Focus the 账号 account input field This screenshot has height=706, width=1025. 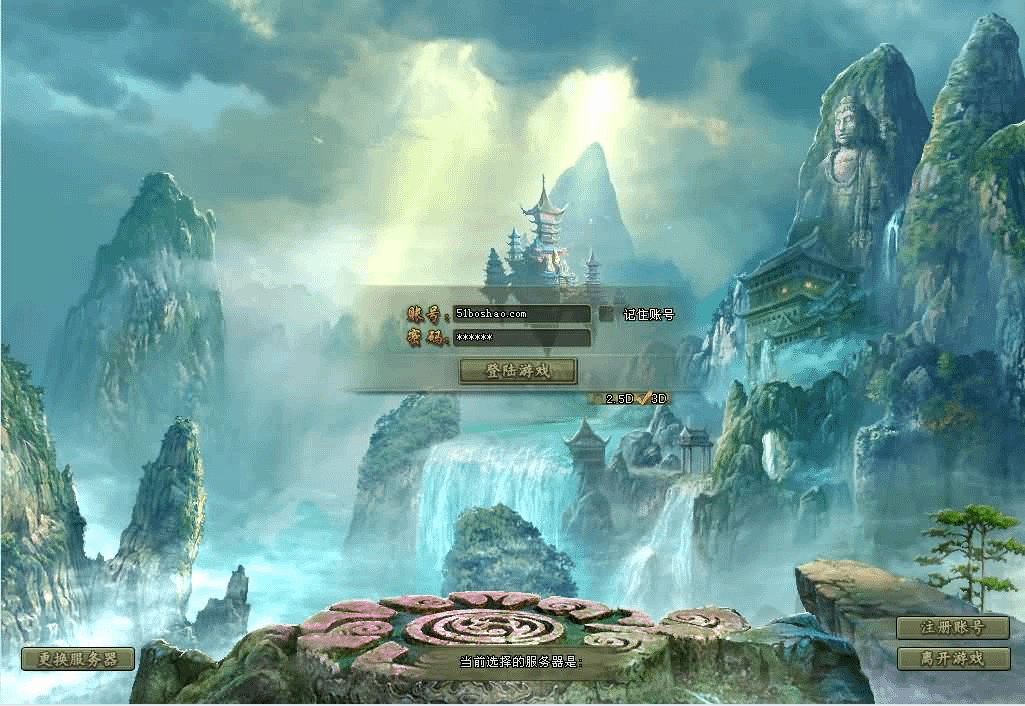(520, 314)
